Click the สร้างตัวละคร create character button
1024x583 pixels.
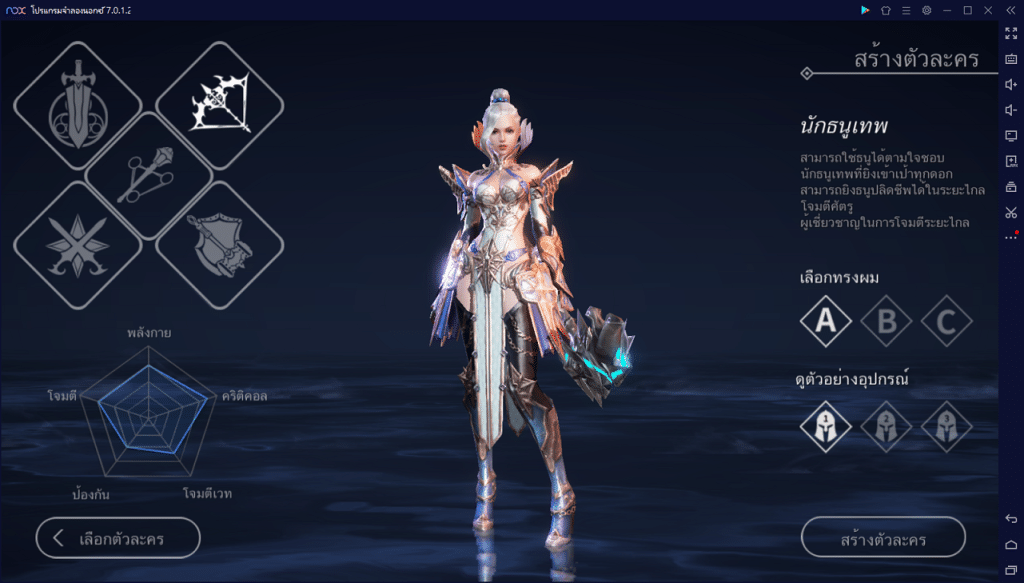coord(883,538)
